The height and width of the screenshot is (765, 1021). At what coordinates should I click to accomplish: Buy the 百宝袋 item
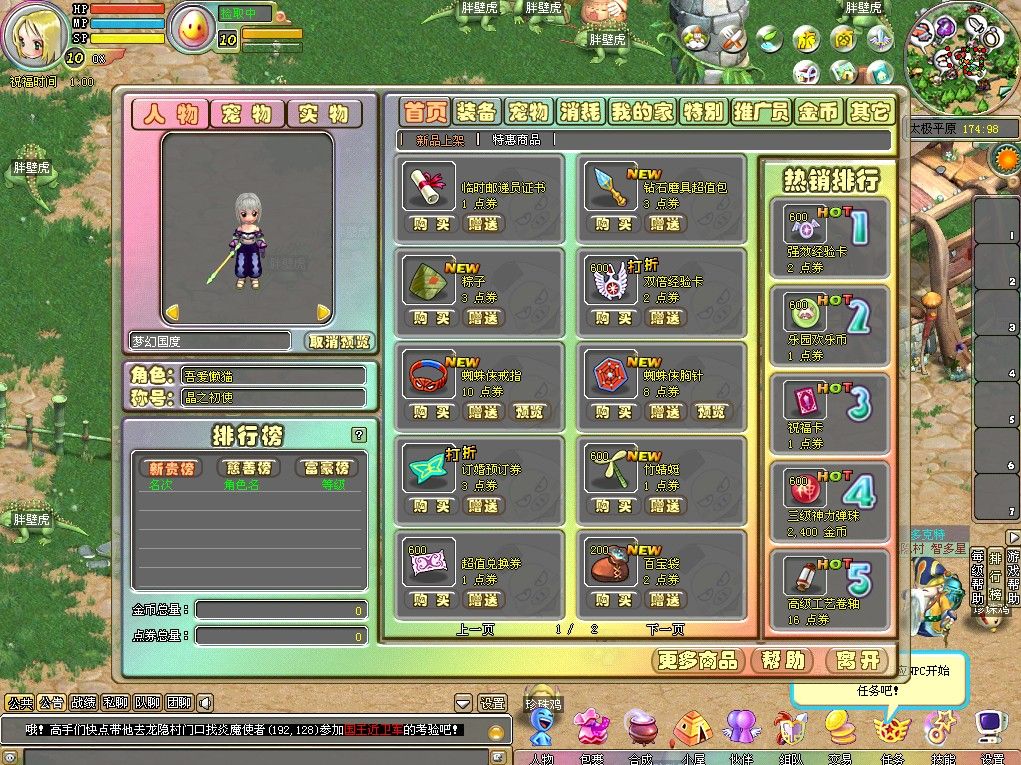614,600
